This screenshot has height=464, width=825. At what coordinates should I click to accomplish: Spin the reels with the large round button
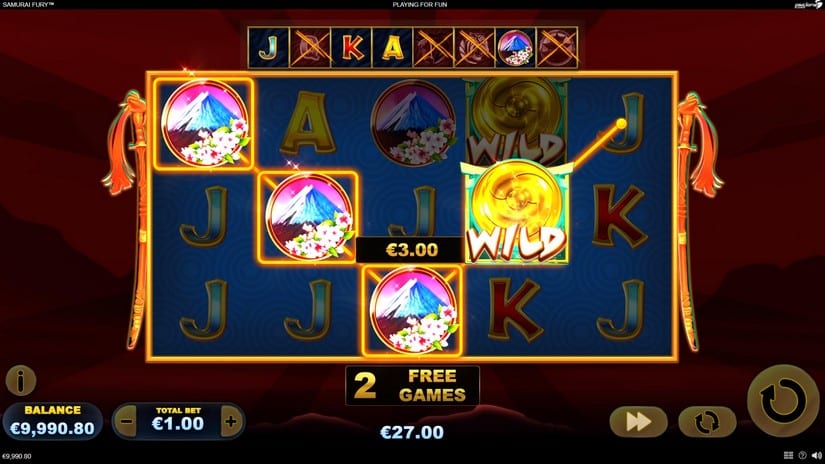pyautogui.click(x=783, y=401)
